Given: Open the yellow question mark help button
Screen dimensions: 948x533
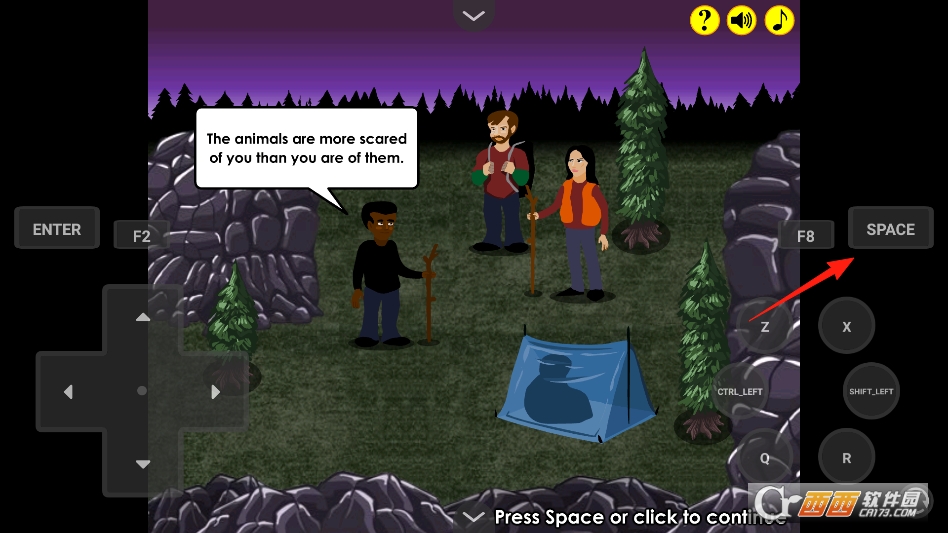Looking at the screenshot, I should (704, 20).
